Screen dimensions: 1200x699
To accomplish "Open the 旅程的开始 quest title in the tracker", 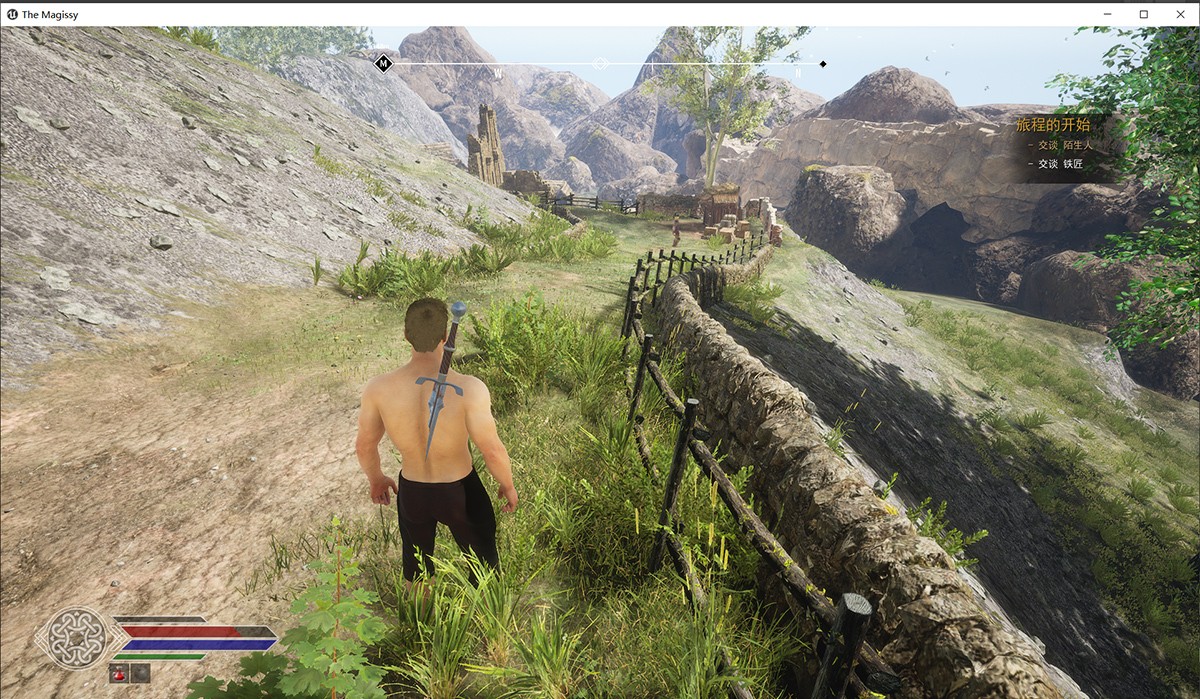I will click(x=1052, y=125).
